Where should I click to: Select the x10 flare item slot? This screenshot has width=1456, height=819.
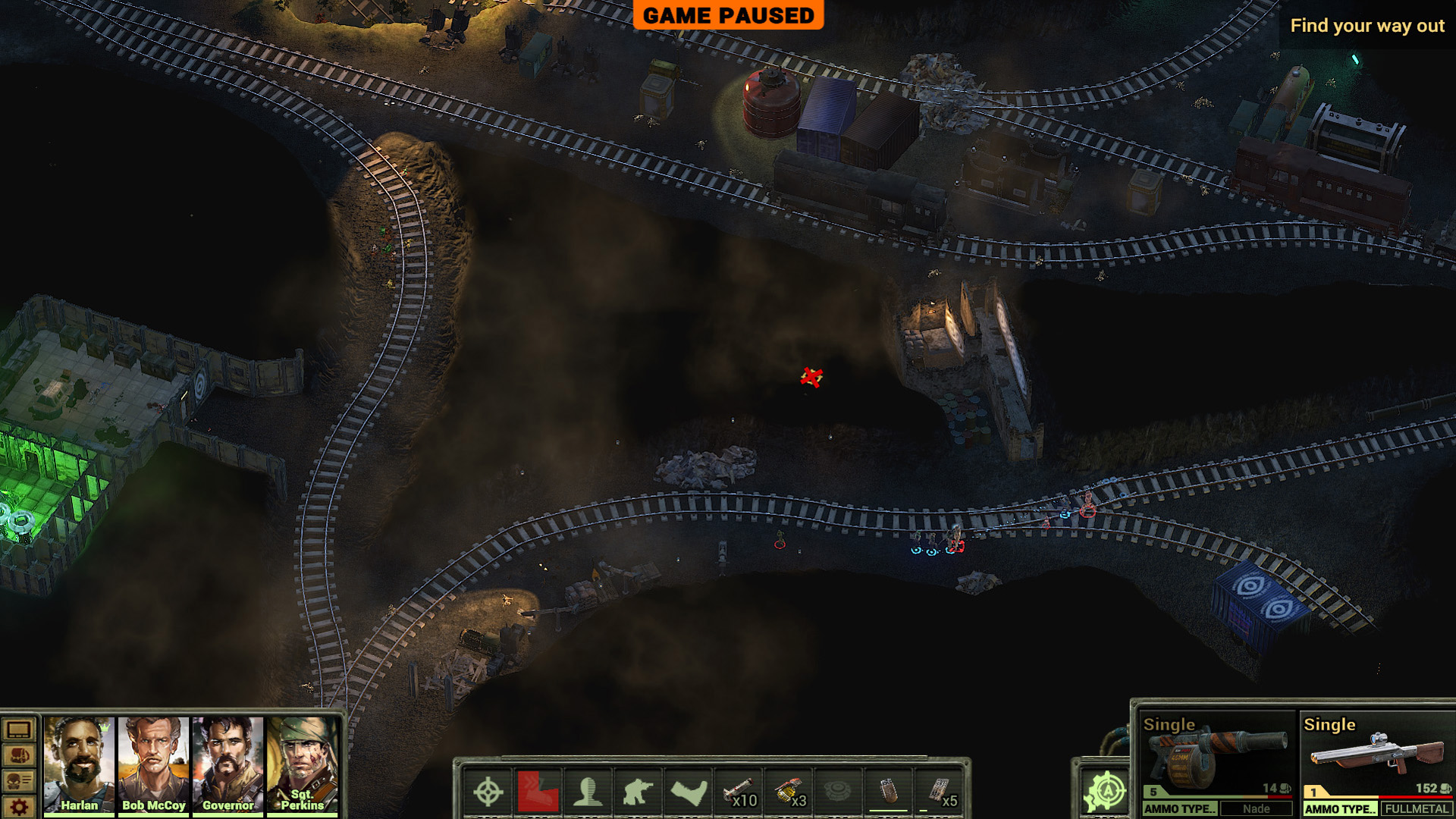[x=739, y=792]
